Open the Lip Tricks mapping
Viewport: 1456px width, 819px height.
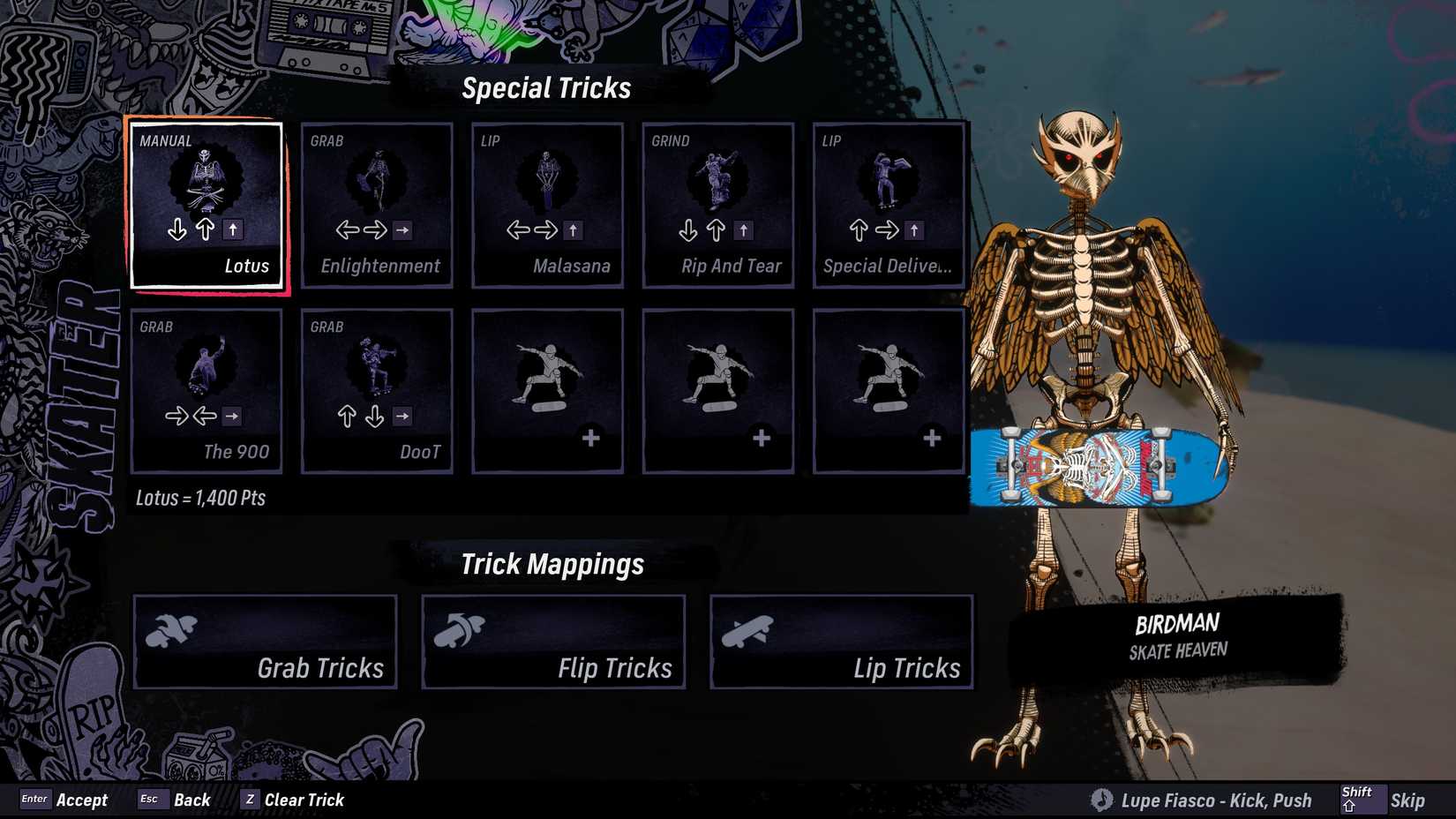pos(841,642)
